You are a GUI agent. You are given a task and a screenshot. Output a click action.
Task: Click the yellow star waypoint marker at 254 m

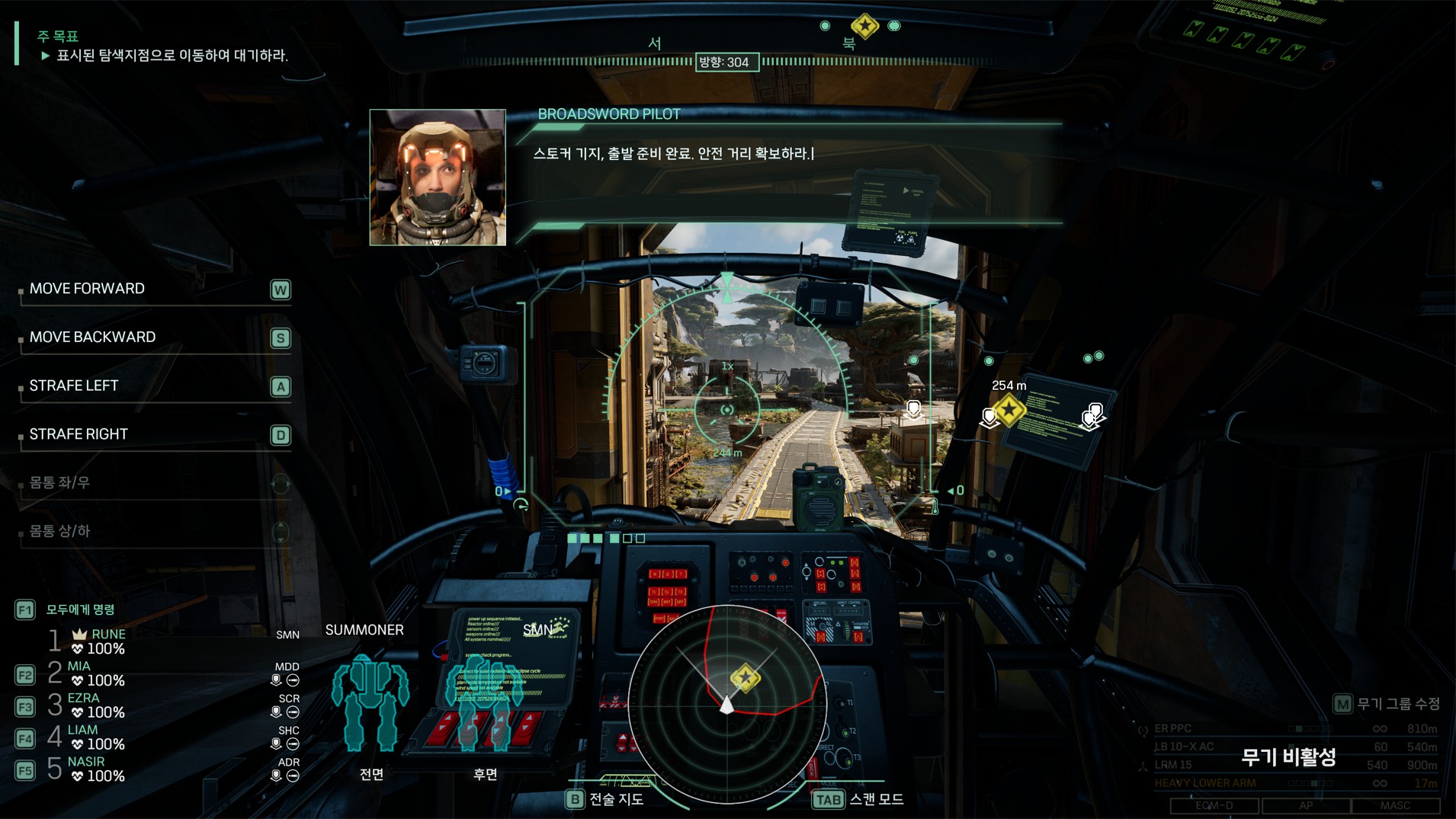1009,411
